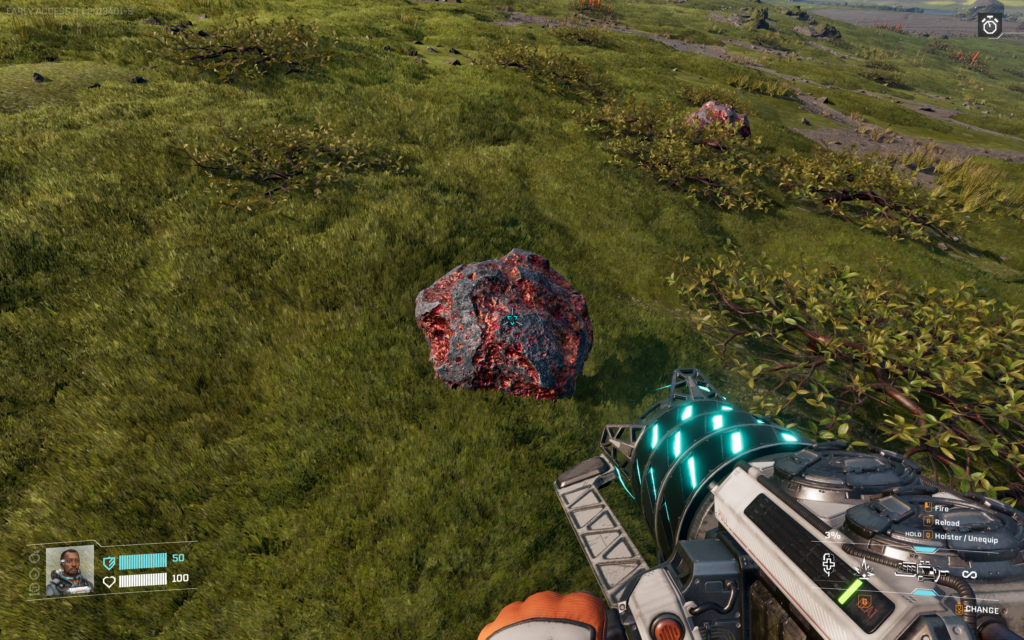Click the stopwatch icon in the top corner

click(x=990, y=26)
